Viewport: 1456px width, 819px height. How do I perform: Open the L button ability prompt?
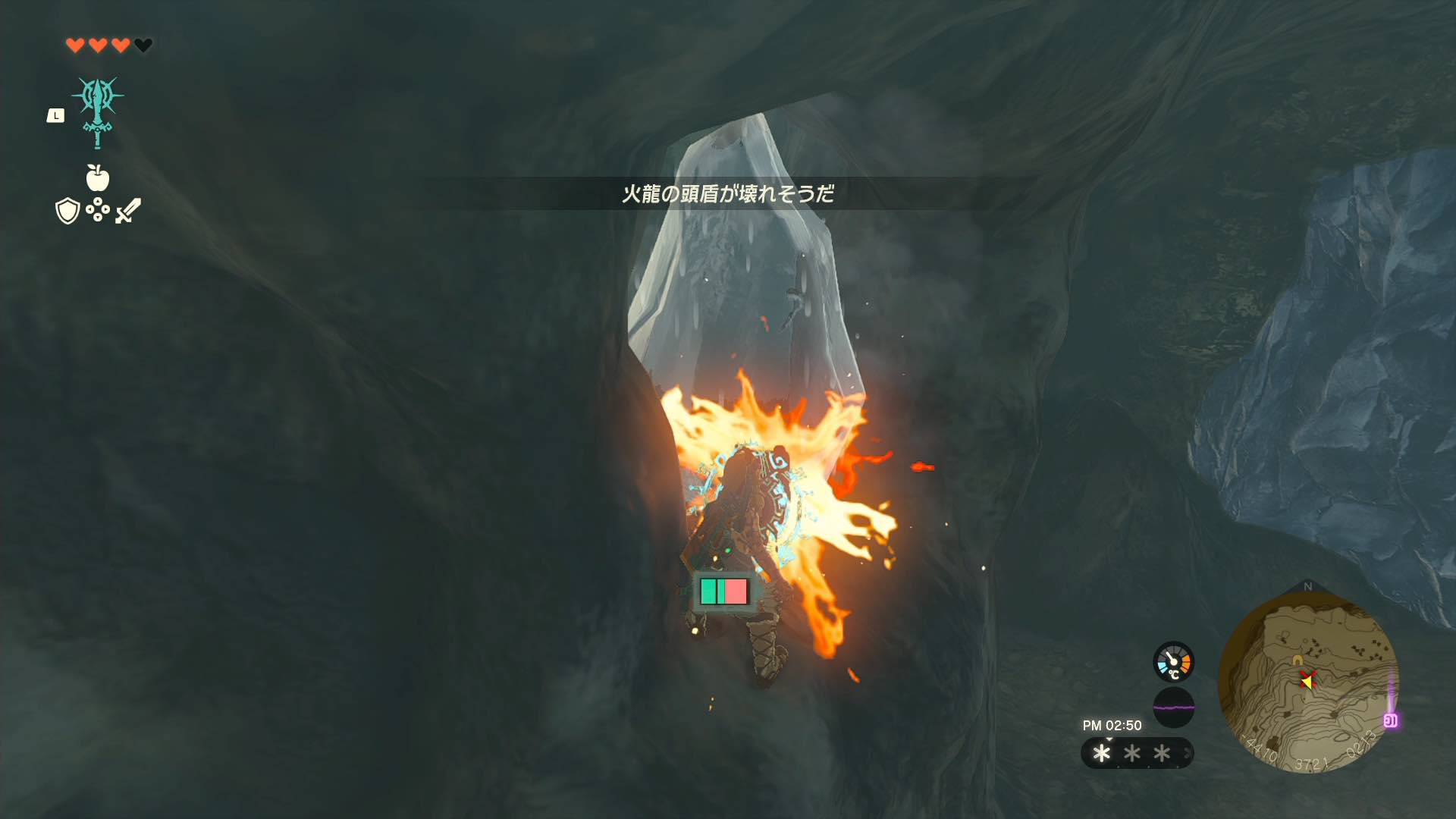coord(57,115)
